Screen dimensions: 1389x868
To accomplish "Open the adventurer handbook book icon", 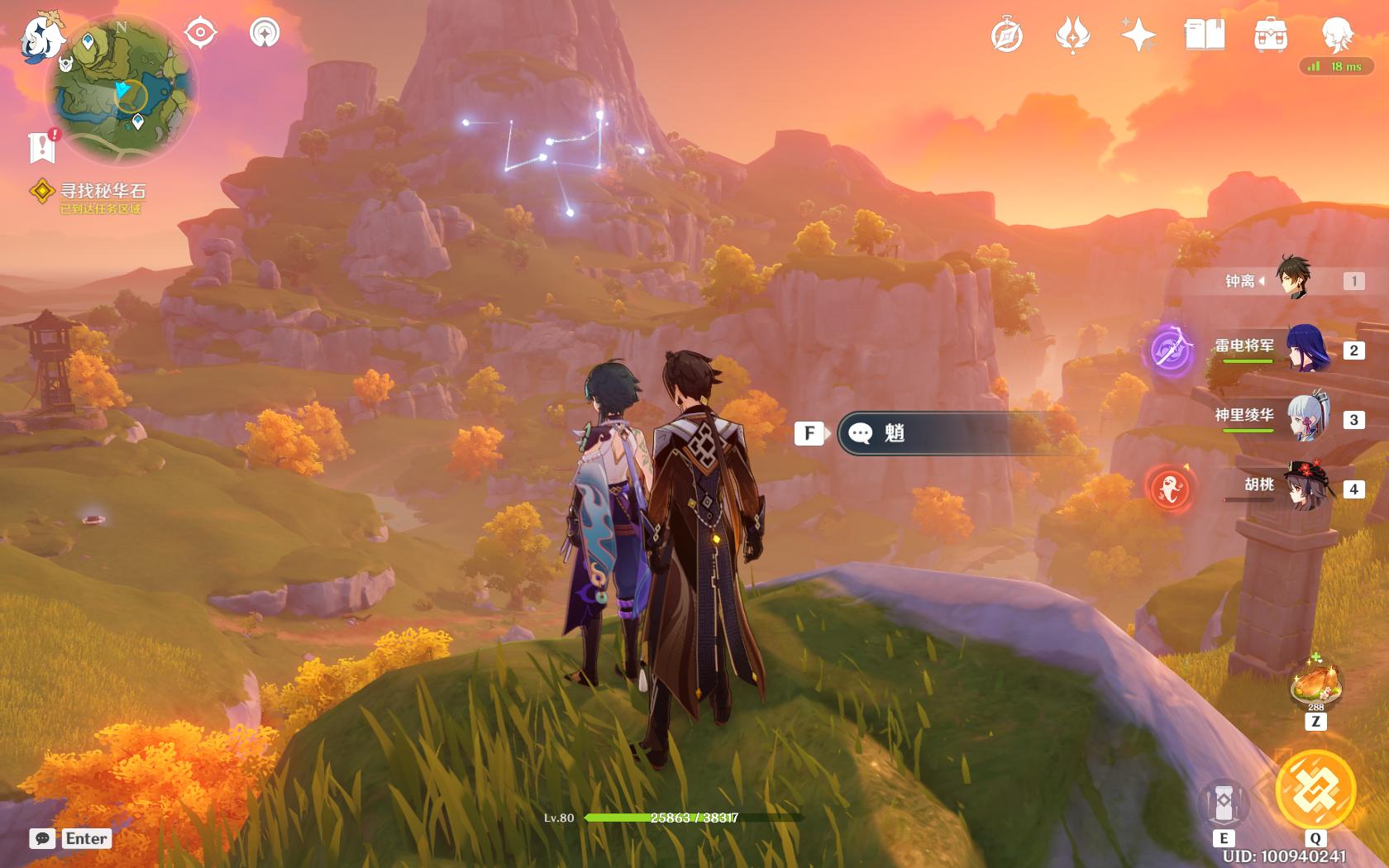I will pos(1205,36).
